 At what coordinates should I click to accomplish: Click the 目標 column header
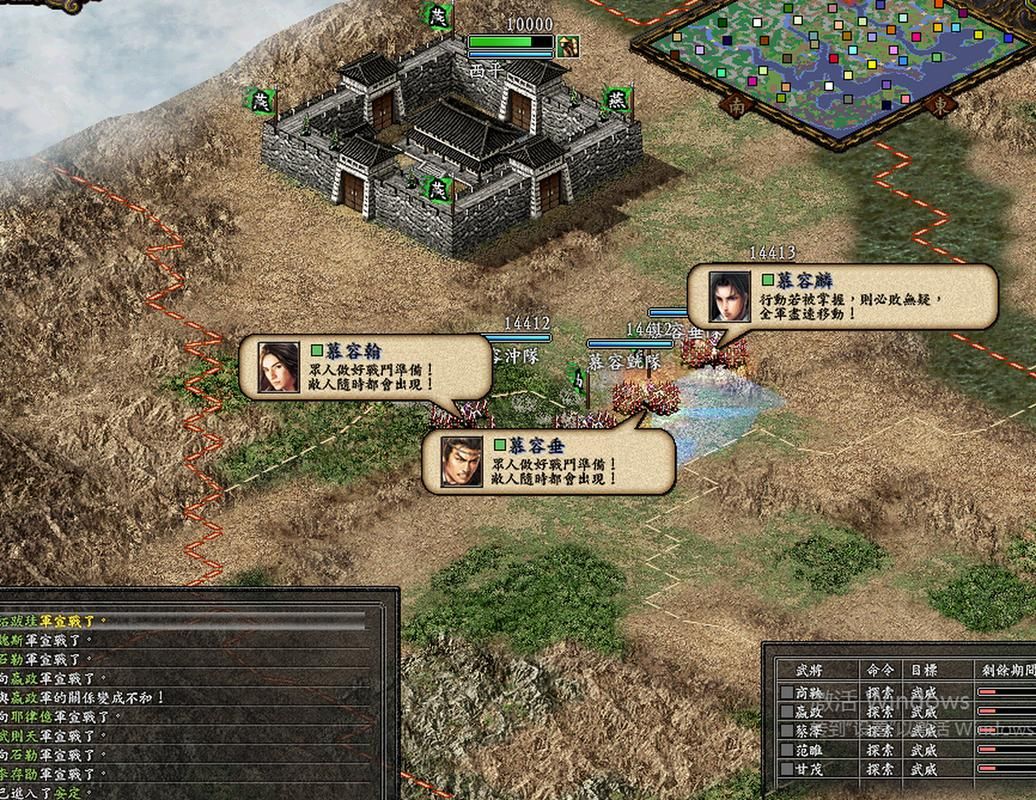924,669
